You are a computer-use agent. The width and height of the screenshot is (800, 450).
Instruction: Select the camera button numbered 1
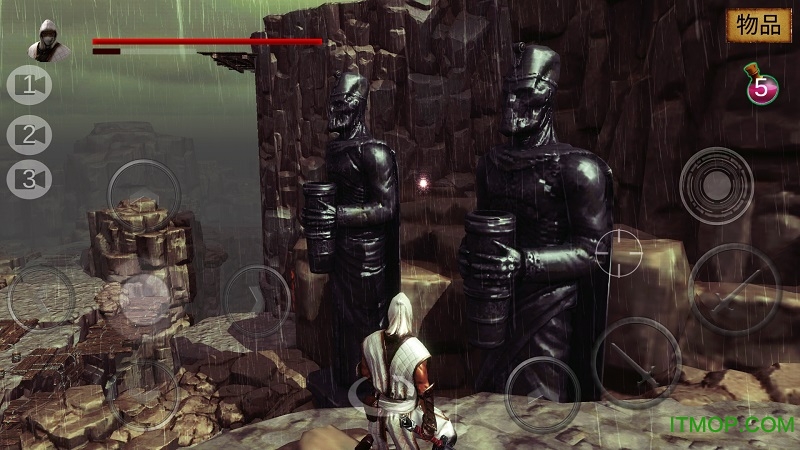pos(29,85)
